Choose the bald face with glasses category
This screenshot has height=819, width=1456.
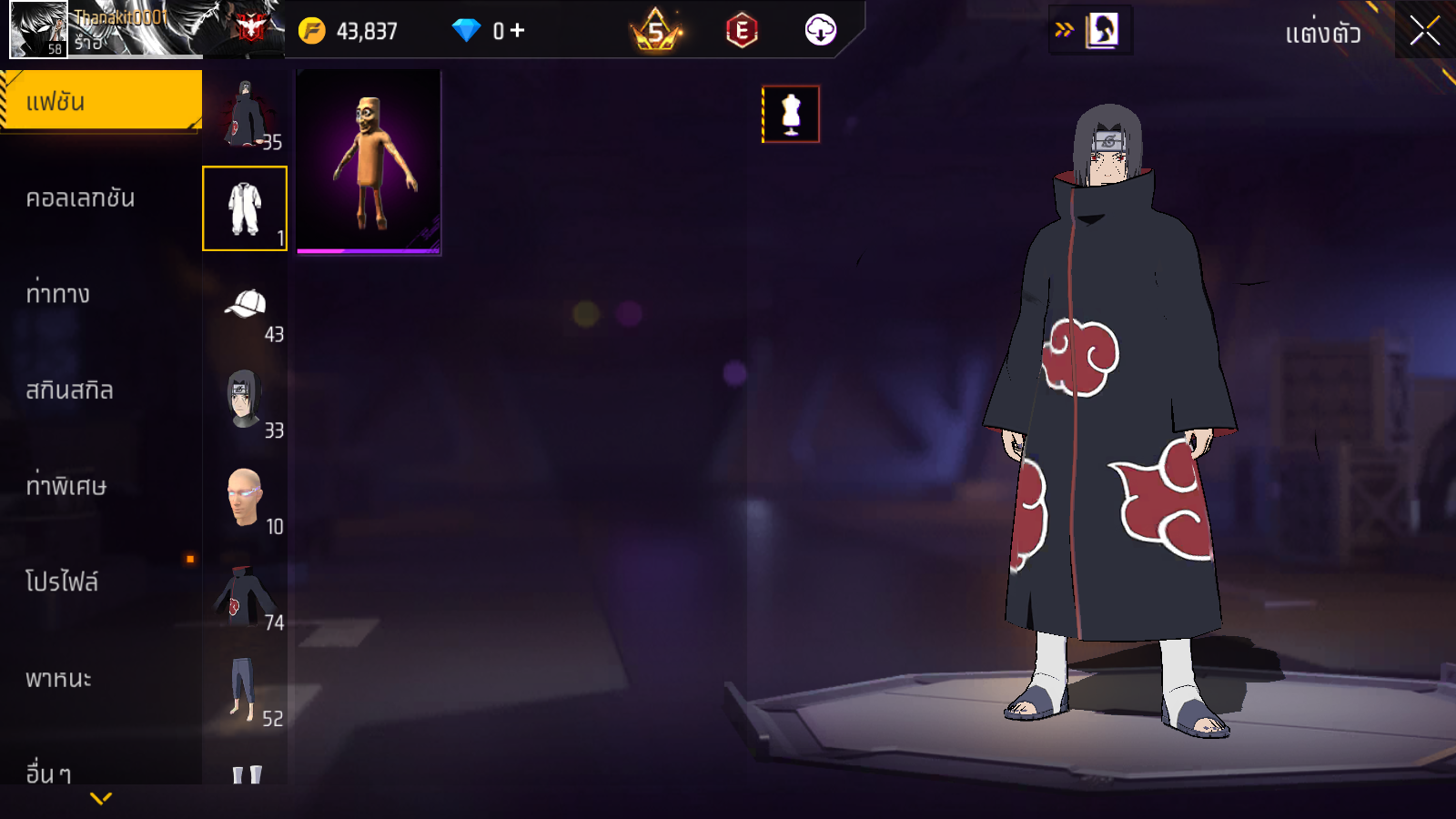(245, 497)
